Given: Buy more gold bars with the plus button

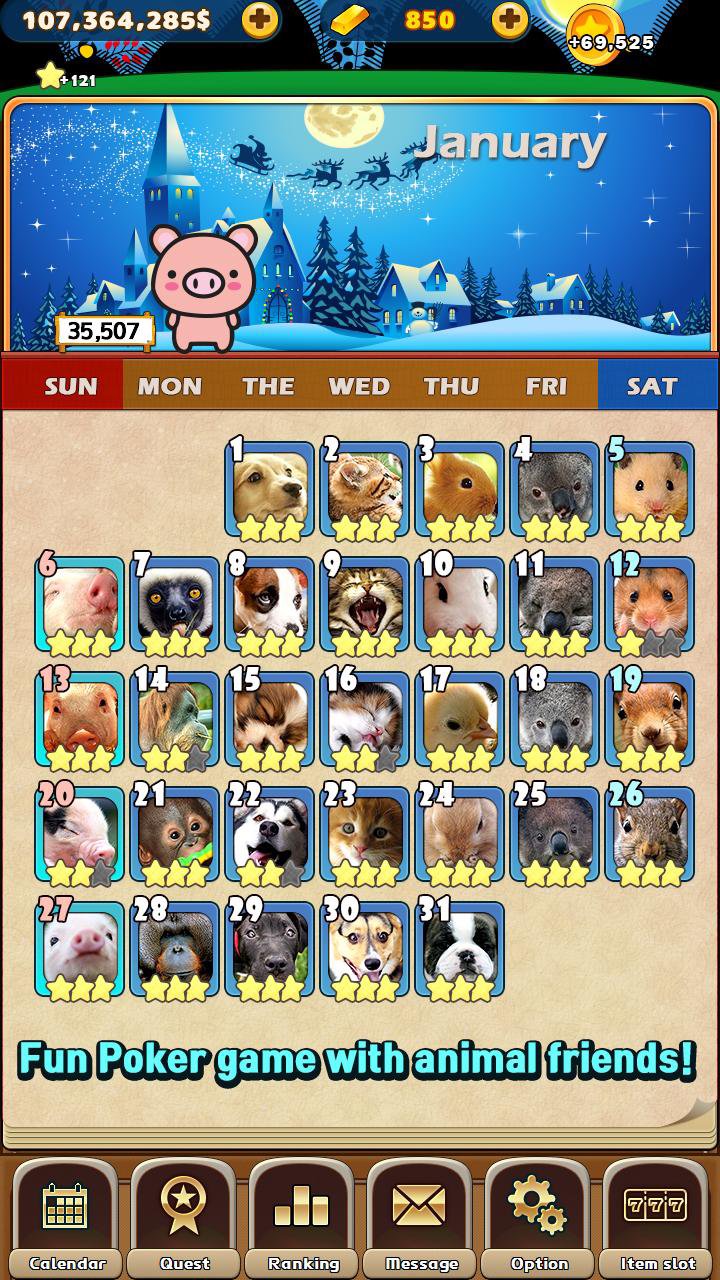Looking at the screenshot, I should (x=510, y=19).
